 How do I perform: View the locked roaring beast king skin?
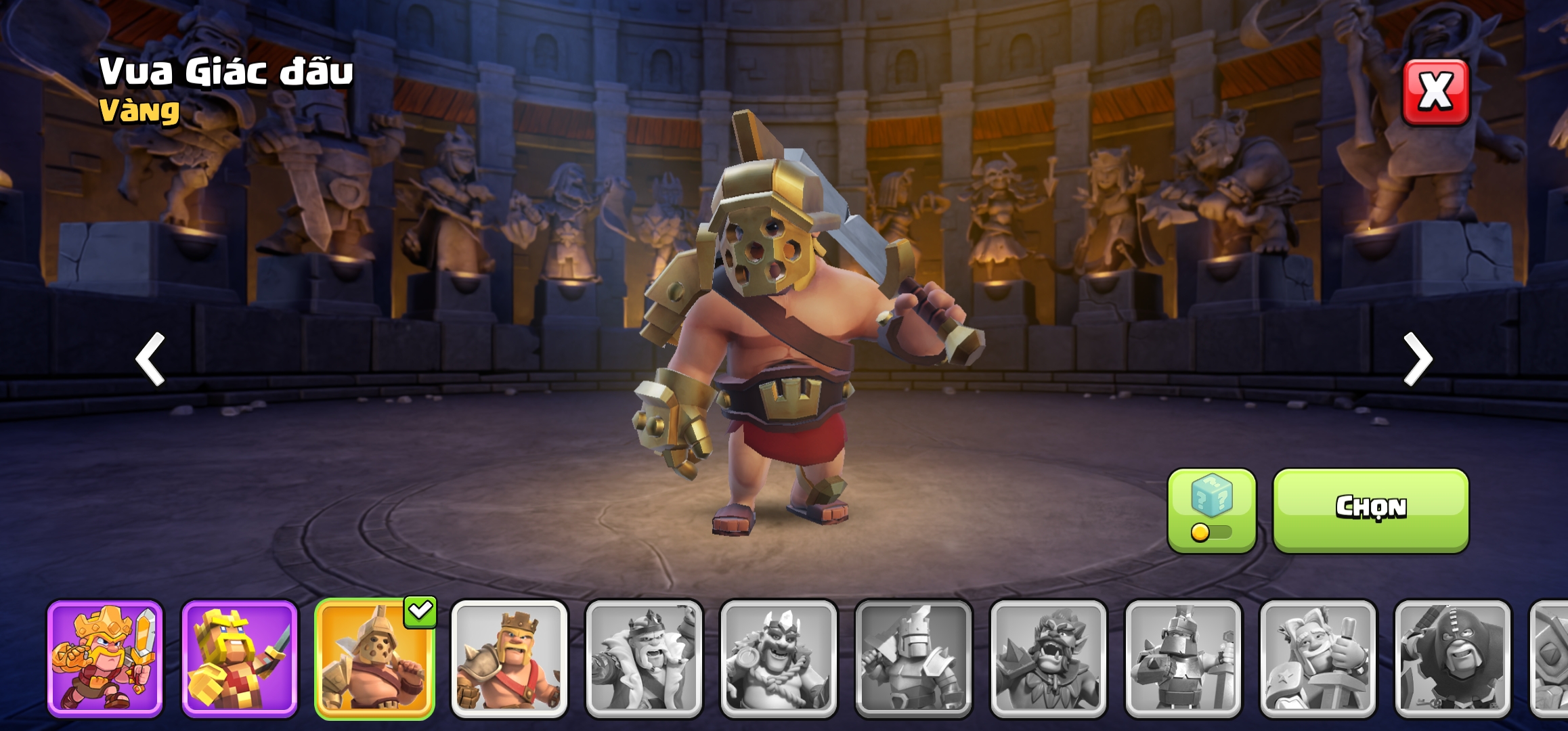[1048, 658]
